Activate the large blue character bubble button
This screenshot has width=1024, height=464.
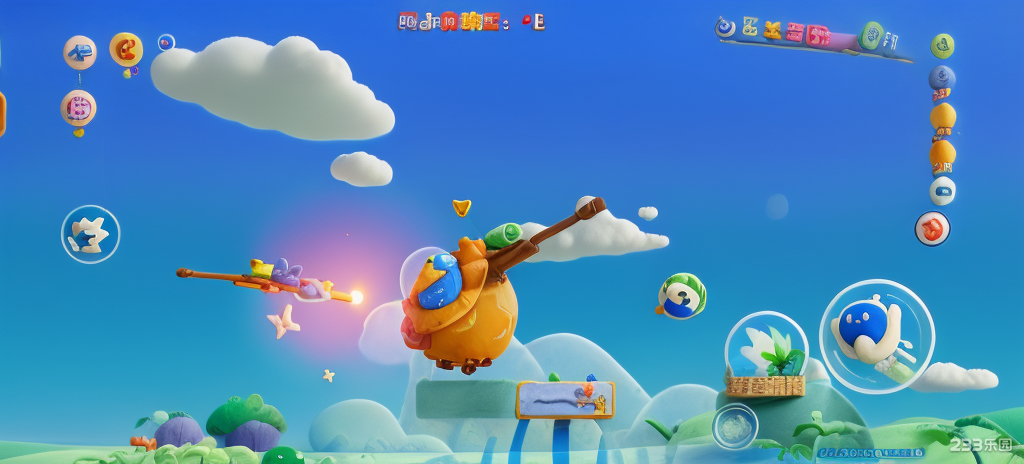[876, 335]
